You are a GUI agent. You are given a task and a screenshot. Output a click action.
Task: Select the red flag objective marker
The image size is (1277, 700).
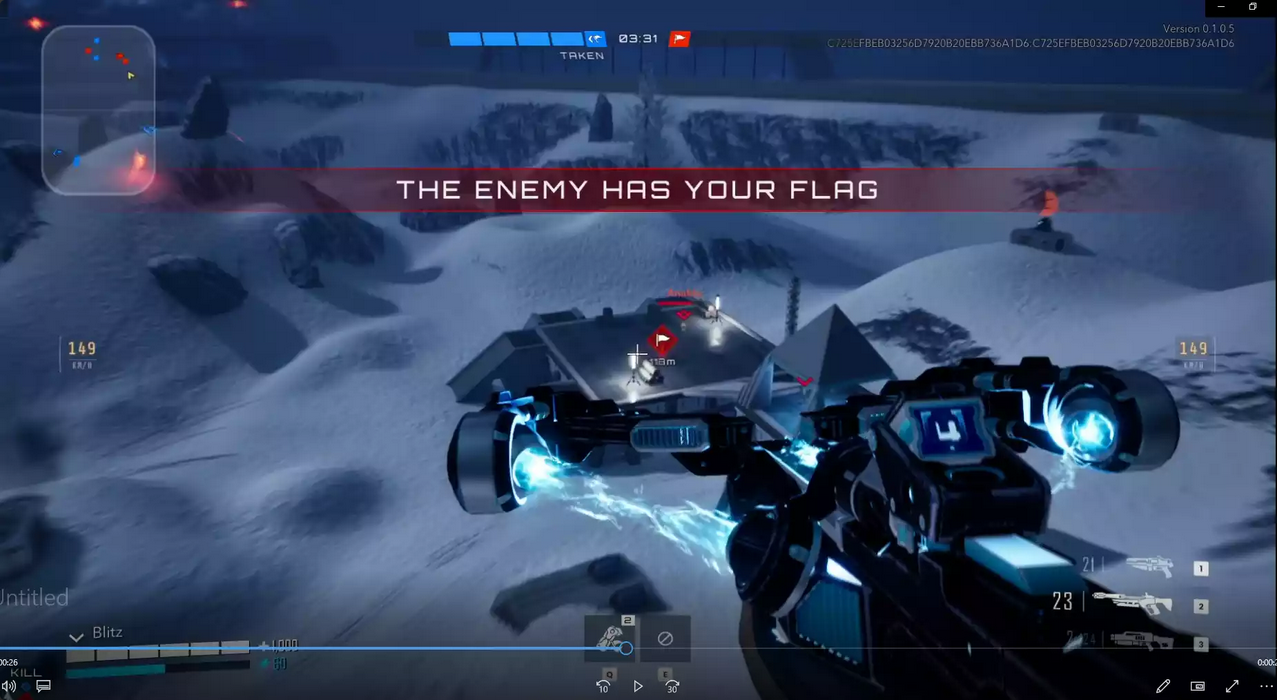661,340
